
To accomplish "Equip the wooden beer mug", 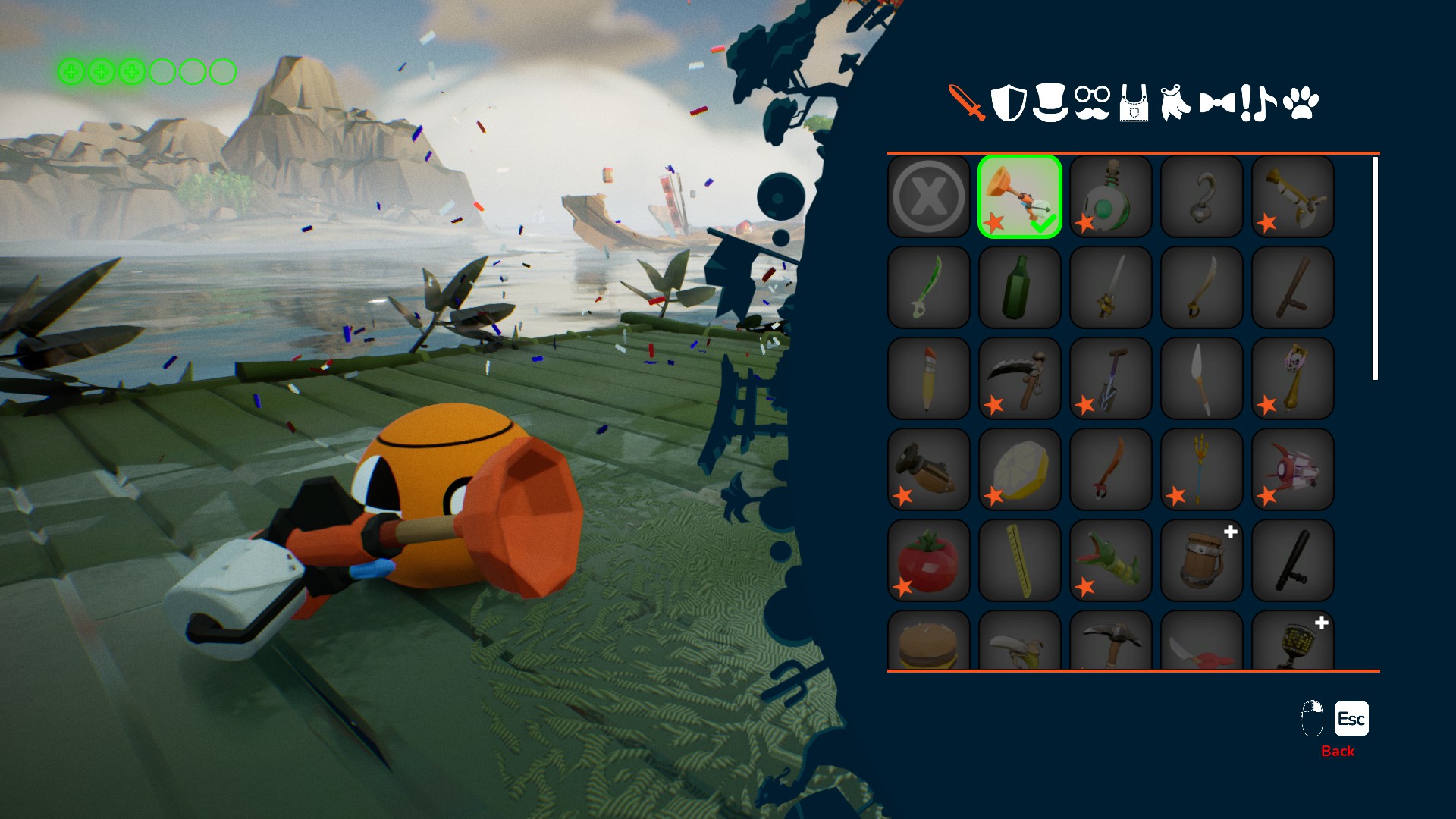I will pyautogui.click(x=1202, y=561).
